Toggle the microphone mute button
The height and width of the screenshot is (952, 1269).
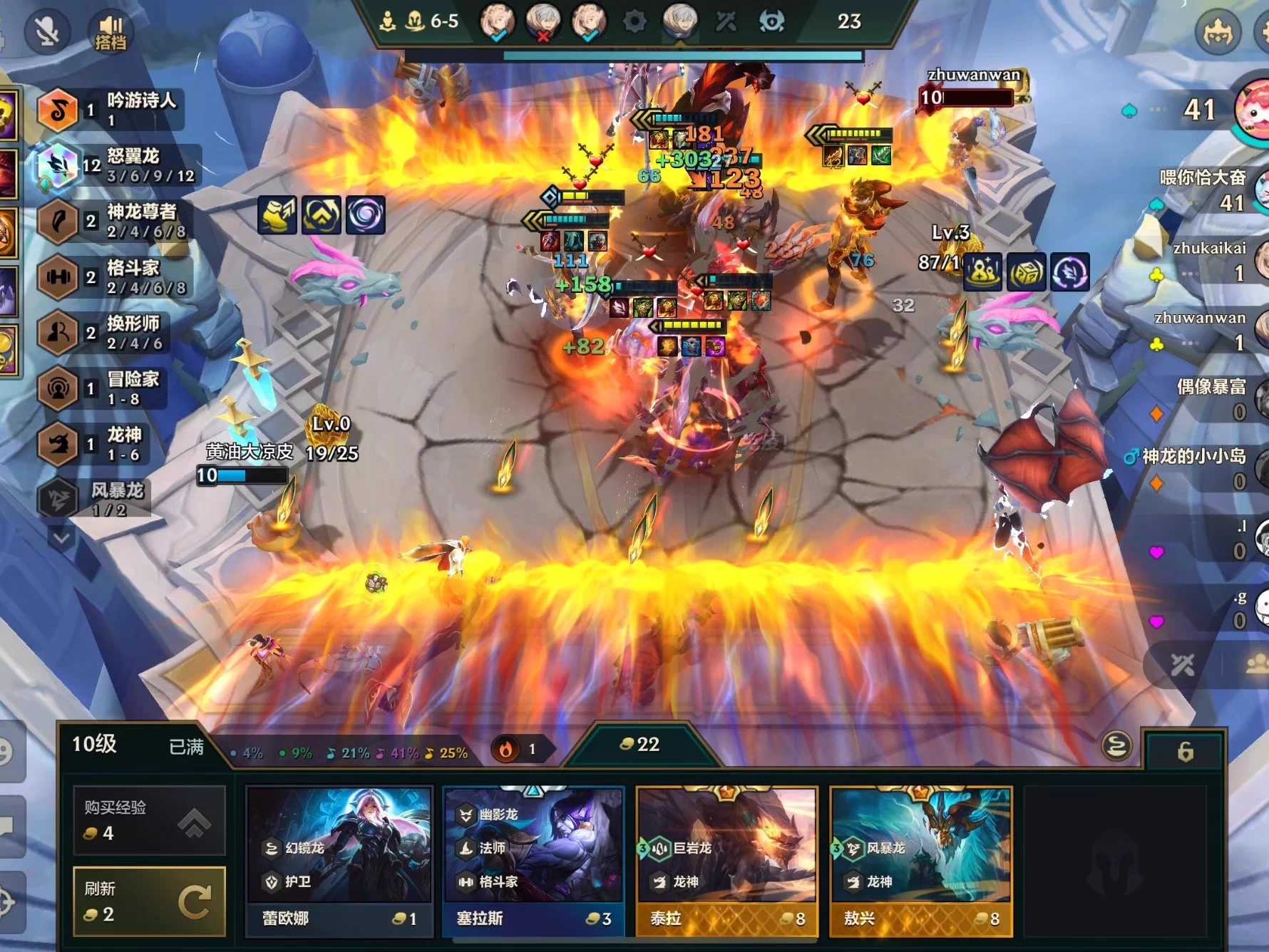(47, 31)
